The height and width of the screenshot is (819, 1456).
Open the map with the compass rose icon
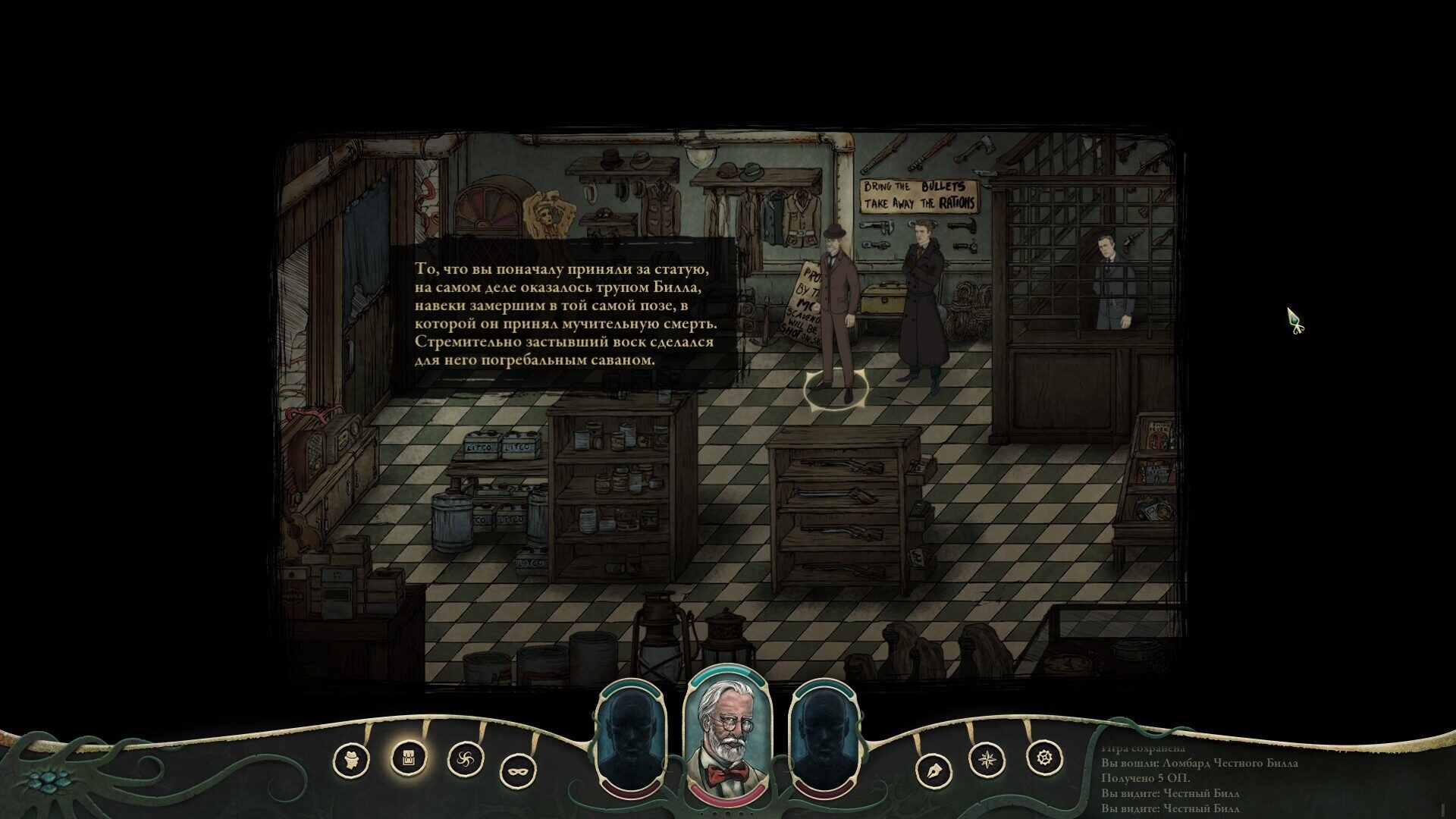(988, 758)
